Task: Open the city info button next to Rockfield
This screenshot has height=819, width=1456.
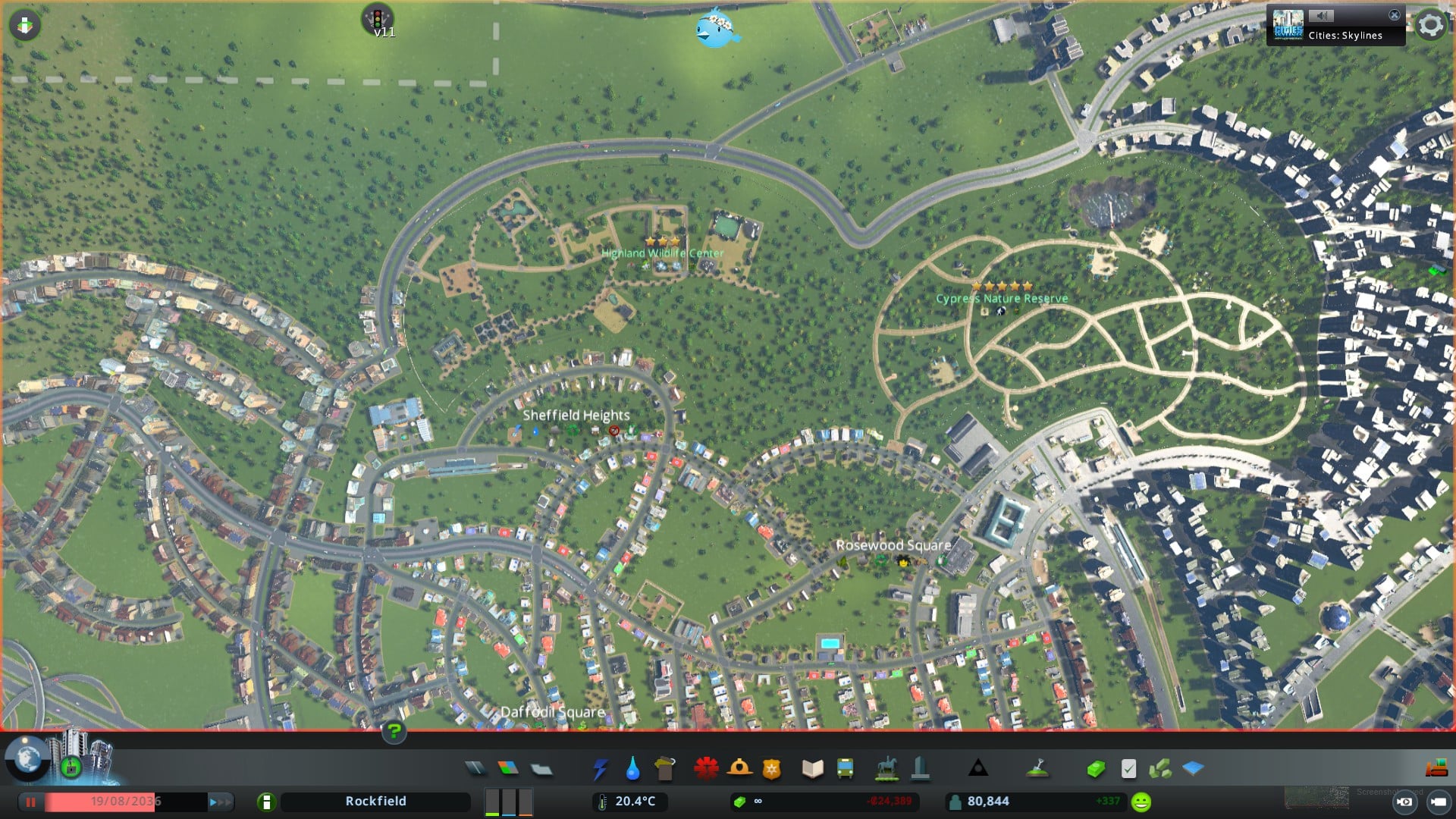Action: tap(266, 802)
